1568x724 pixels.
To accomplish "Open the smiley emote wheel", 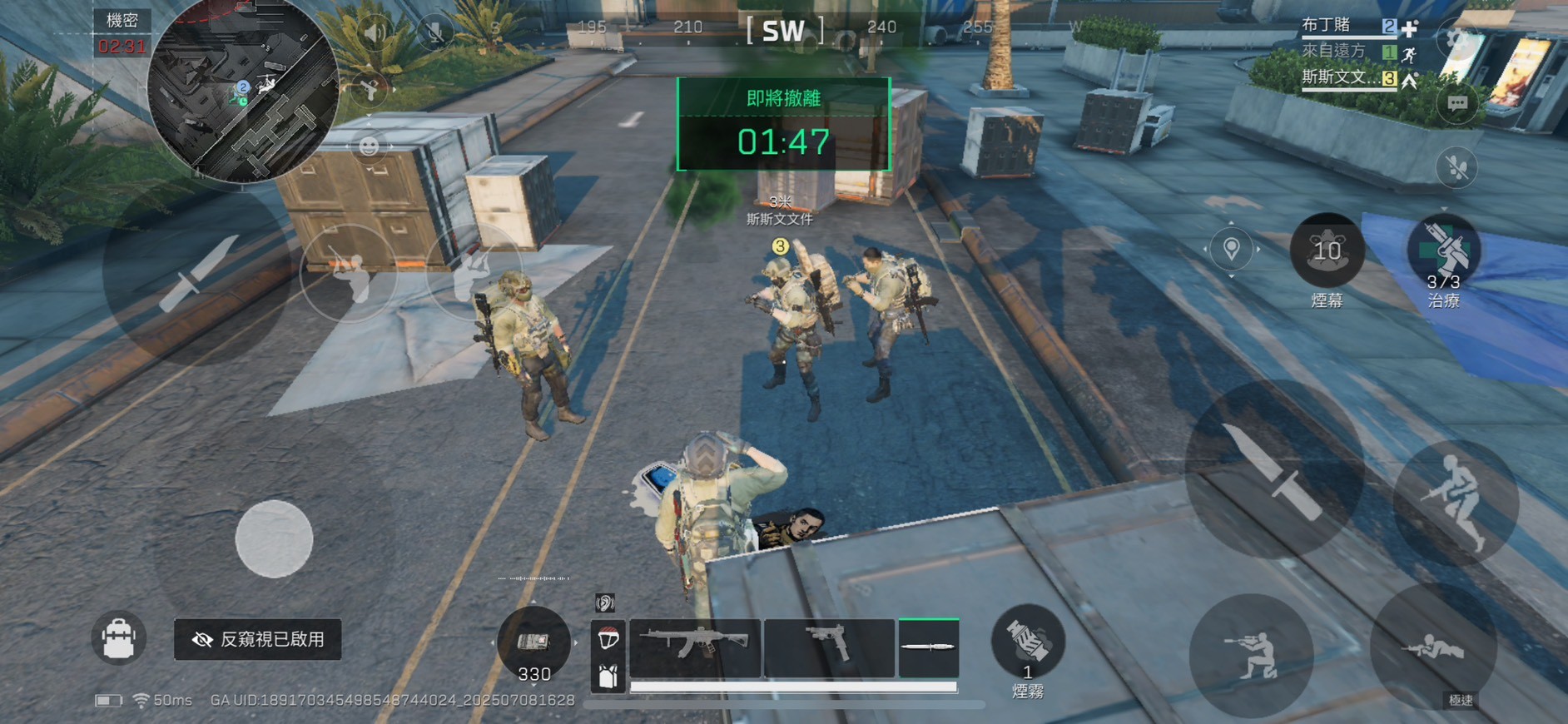I will tap(369, 146).
